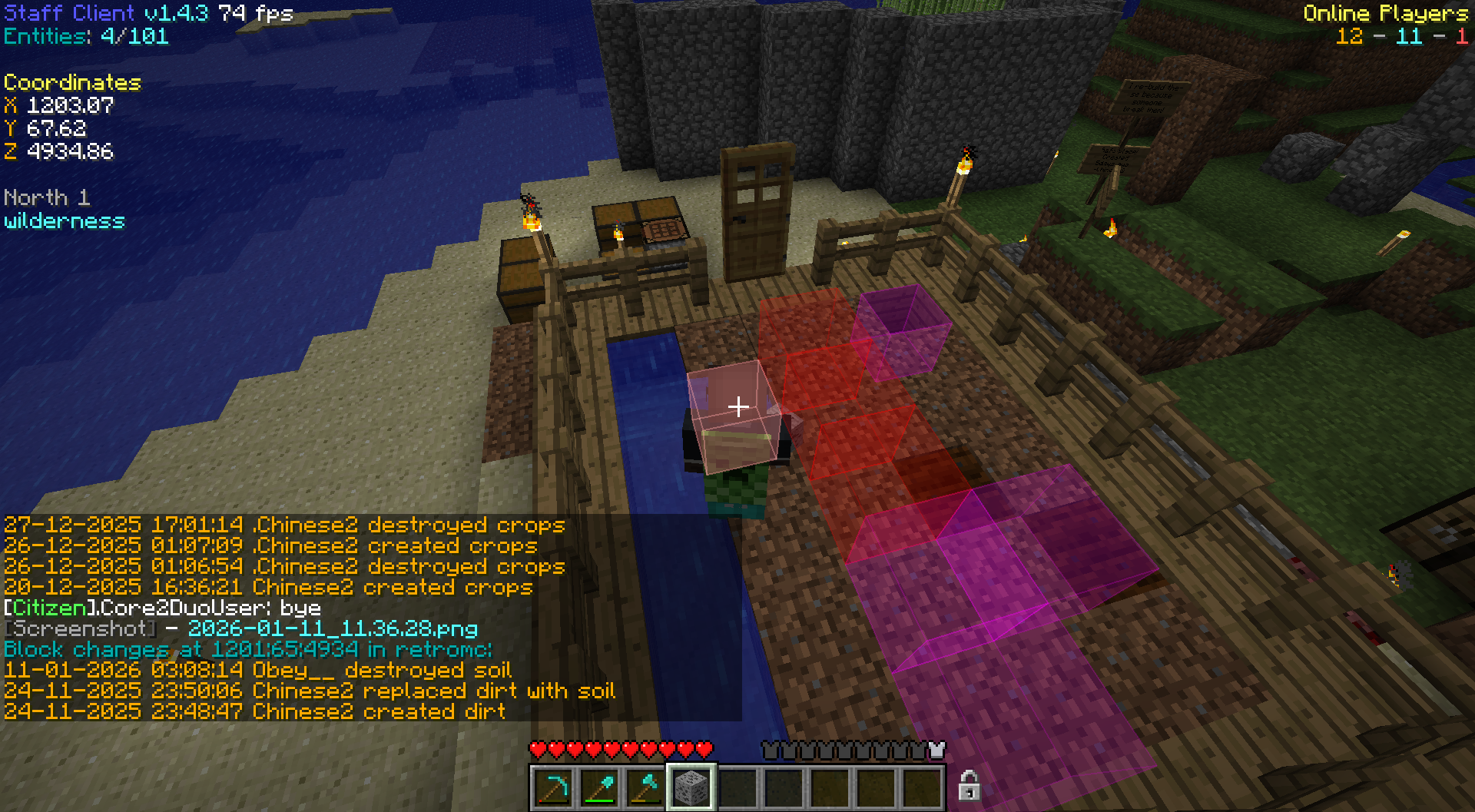Screen dimensions: 1475x812
Task: Open the screenshot file link in chat
Action: click(333, 629)
